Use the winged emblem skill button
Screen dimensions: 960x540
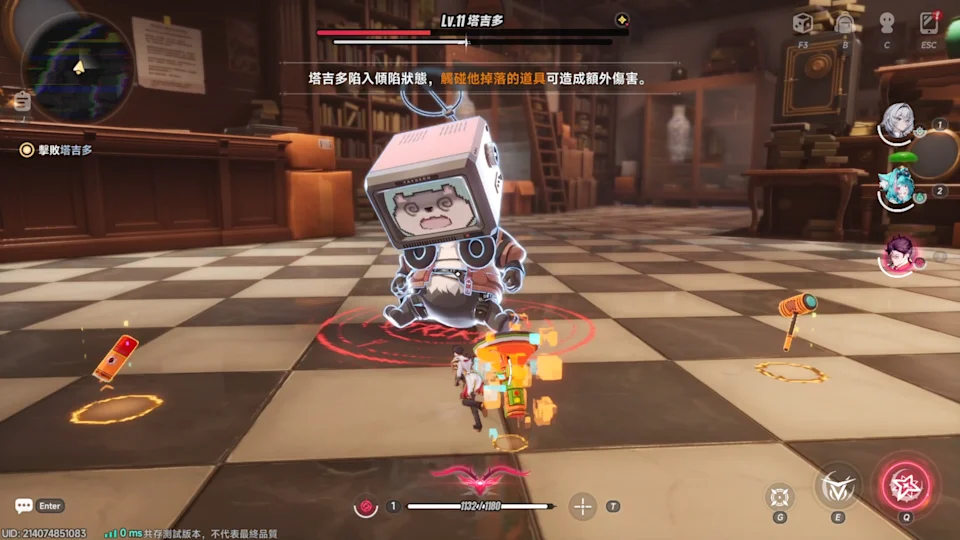837,487
